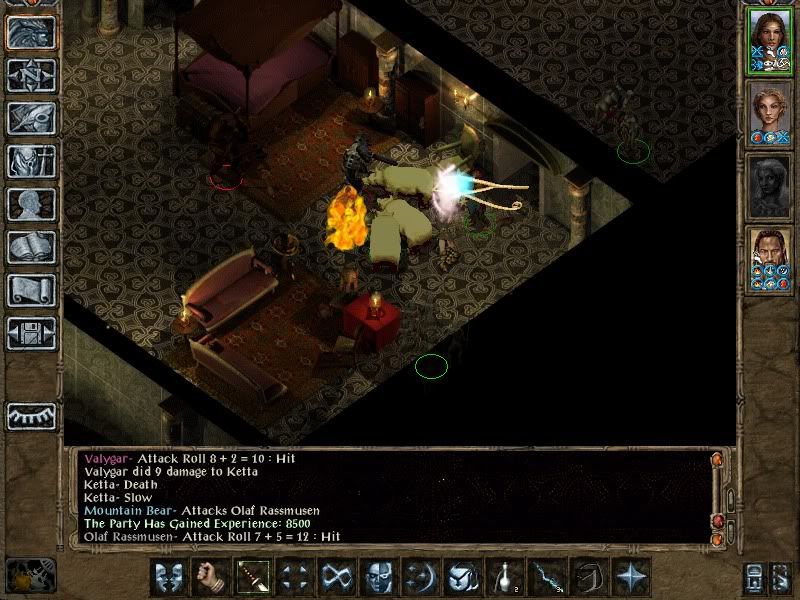Screen dimensions: 800x600
Task: Toggle the party AI eye-lash button
Action: pyautogui.click(x=31, y=416)
